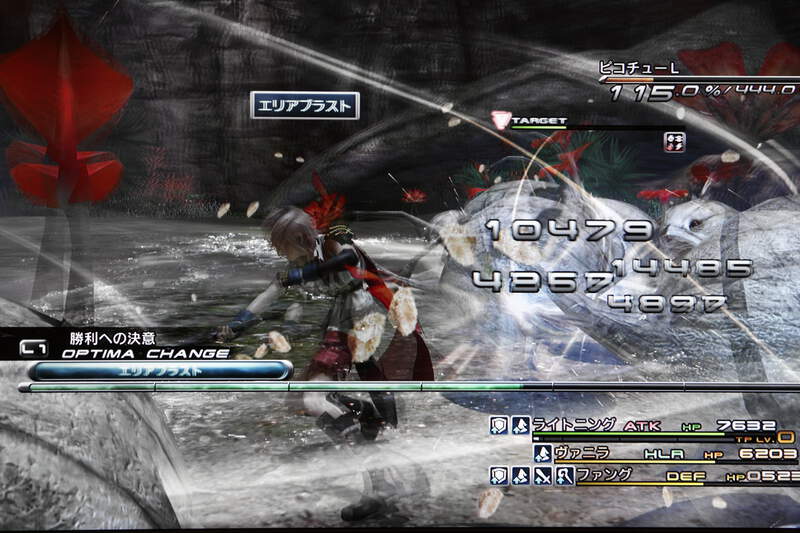The image size is (800, 533).
Task: Inspect the status ailment icon under the target bar
Action: coord(674,141)
